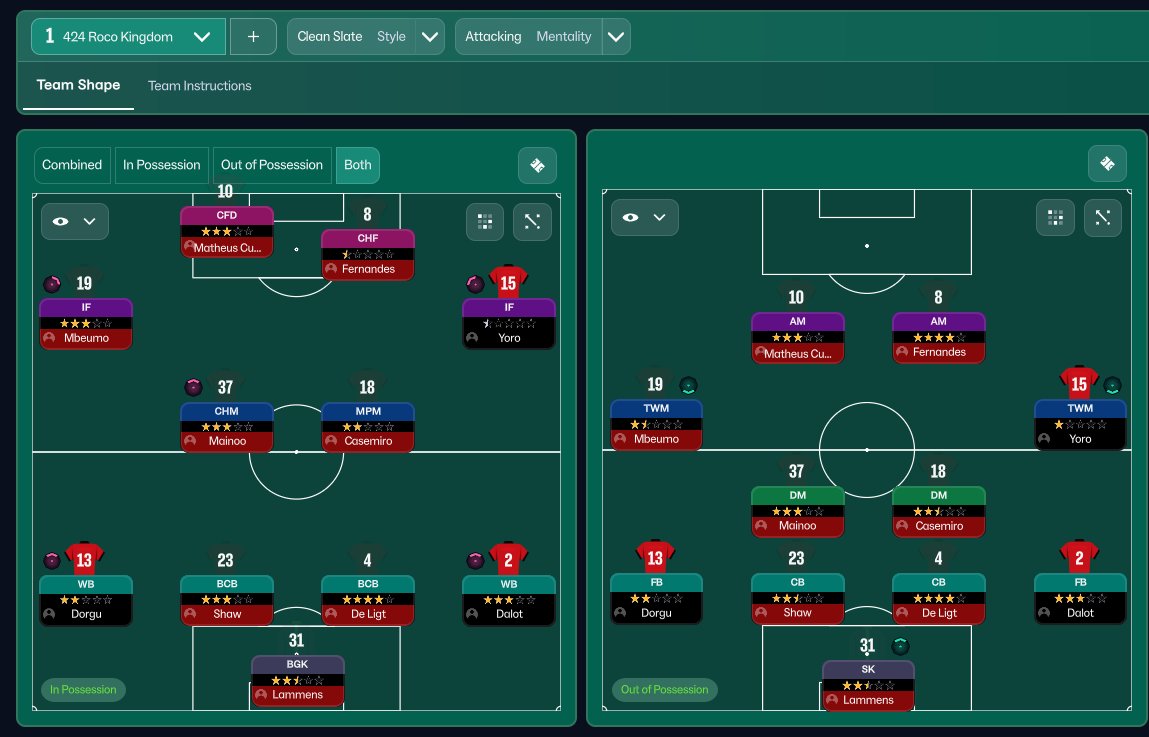The image size is (1149, 737).
Task: Select Shaw's CB card out of possession
Action: point(797,597)
